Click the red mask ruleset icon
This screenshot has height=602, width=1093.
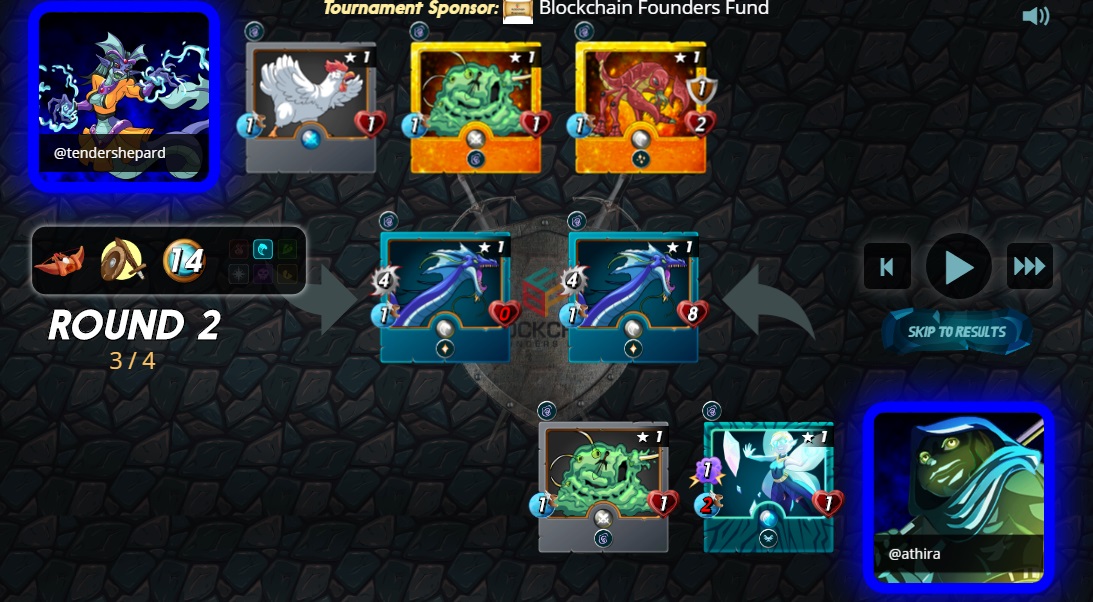pyautogui.click(x=59, y=262)
